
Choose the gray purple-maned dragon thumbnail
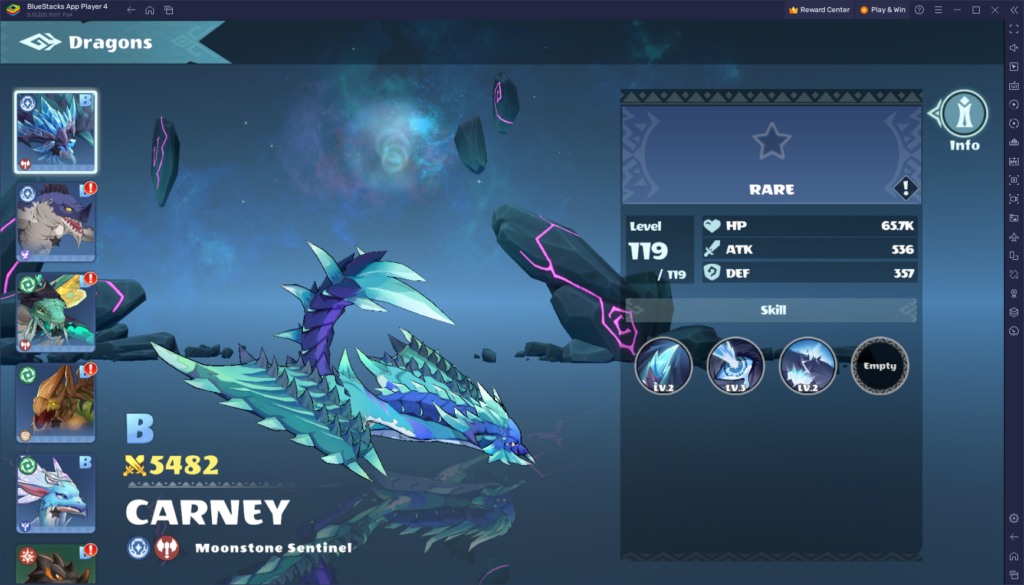click(56, 221)
